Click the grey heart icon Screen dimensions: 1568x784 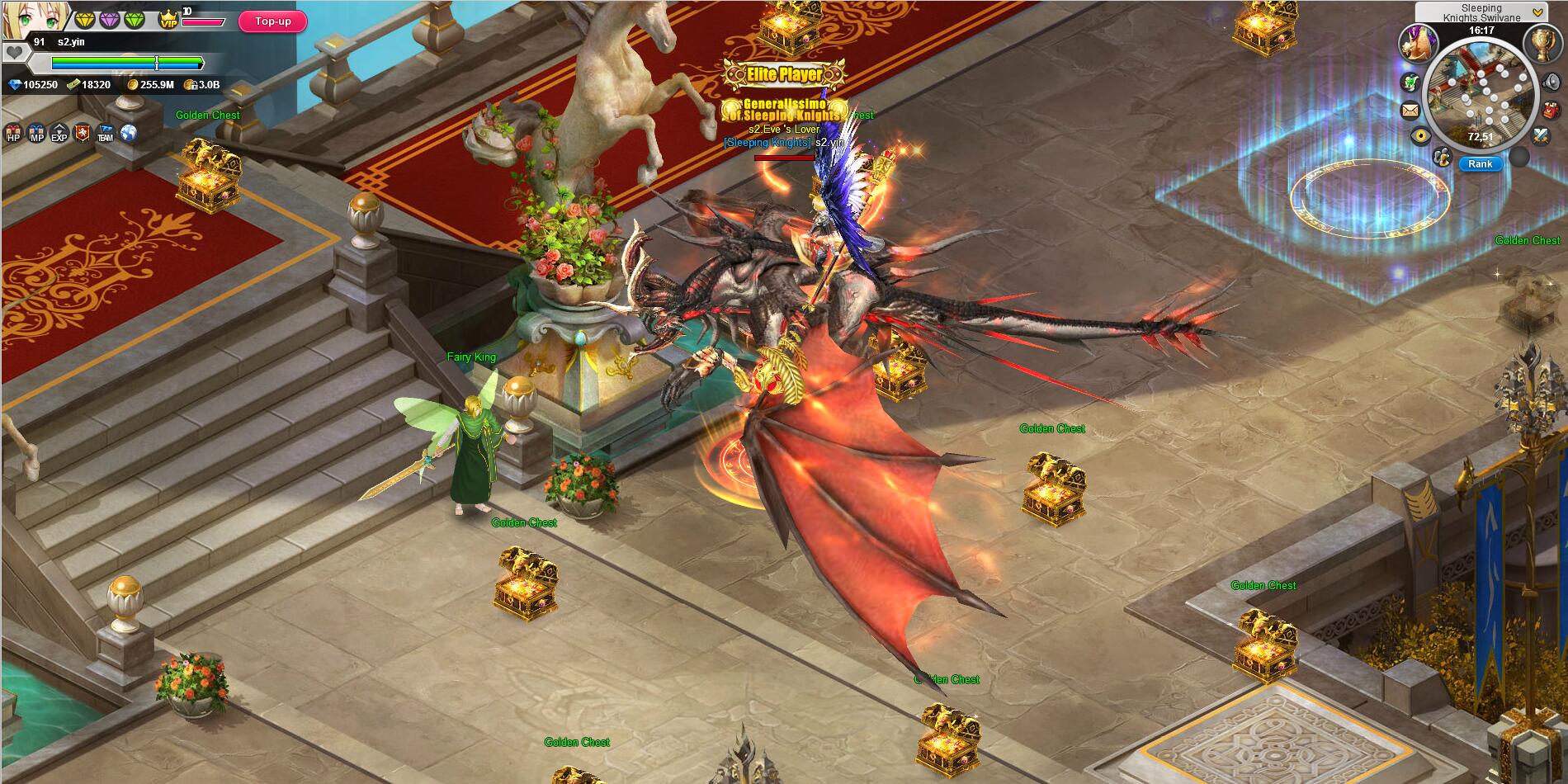pyautogui.click(x=14, y=53)
